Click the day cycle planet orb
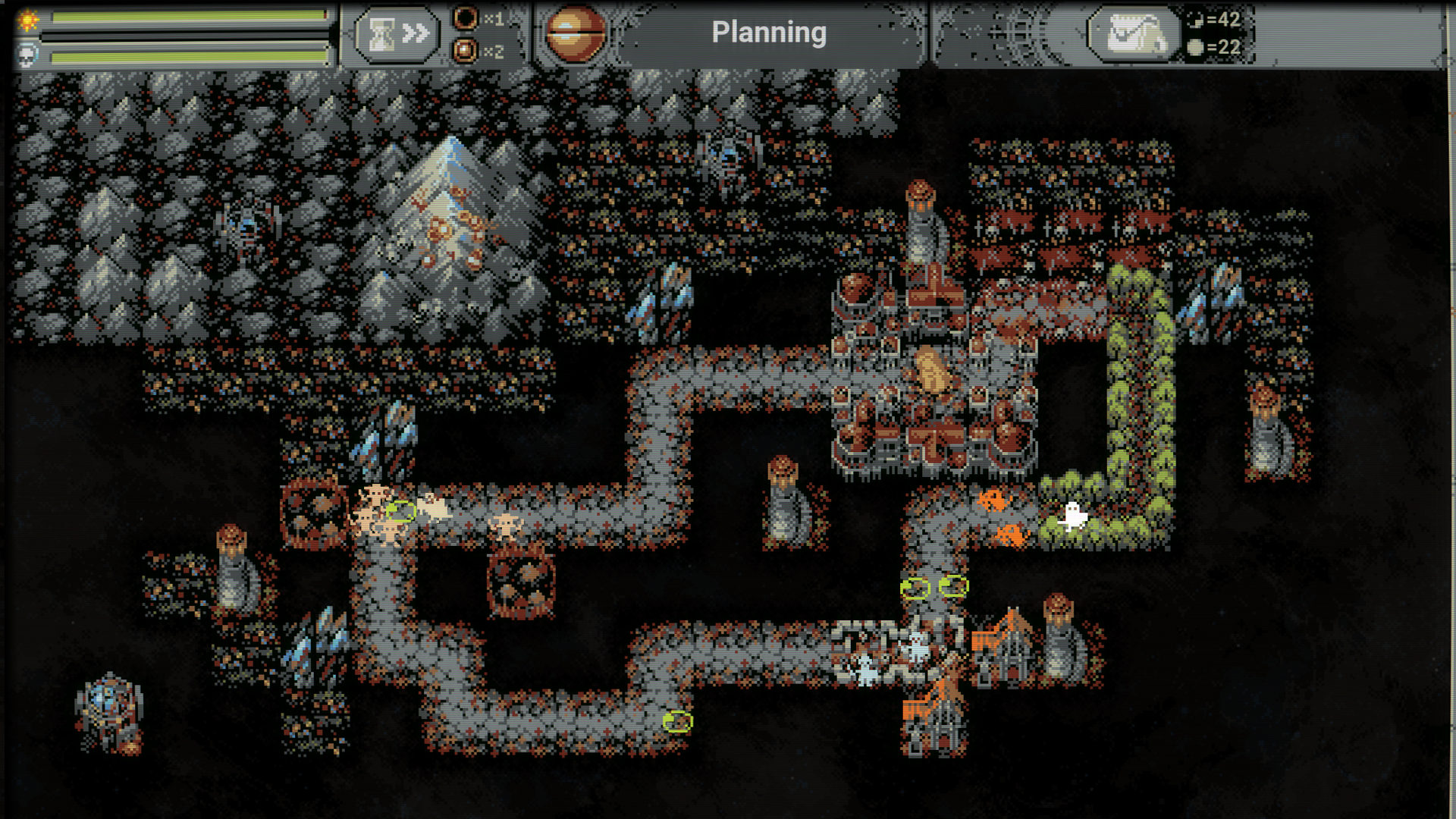 (576, 33)
